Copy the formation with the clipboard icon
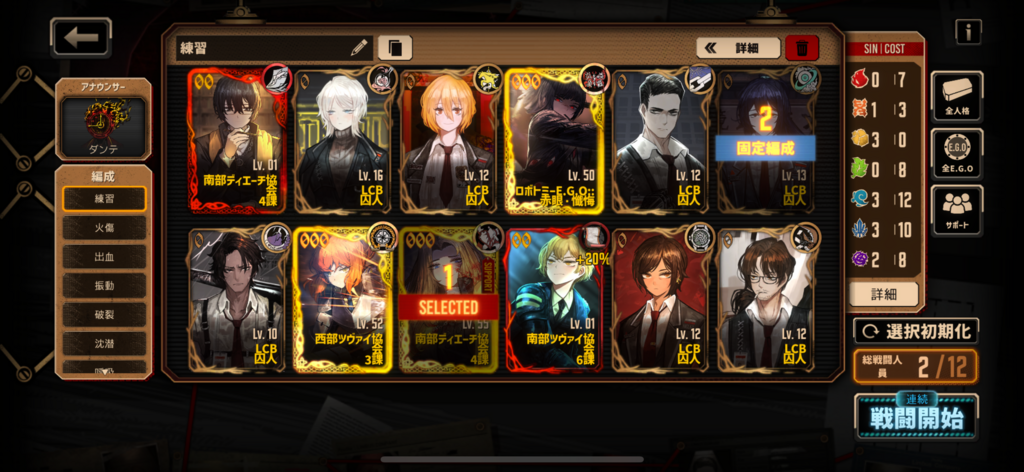 (395, 47)
